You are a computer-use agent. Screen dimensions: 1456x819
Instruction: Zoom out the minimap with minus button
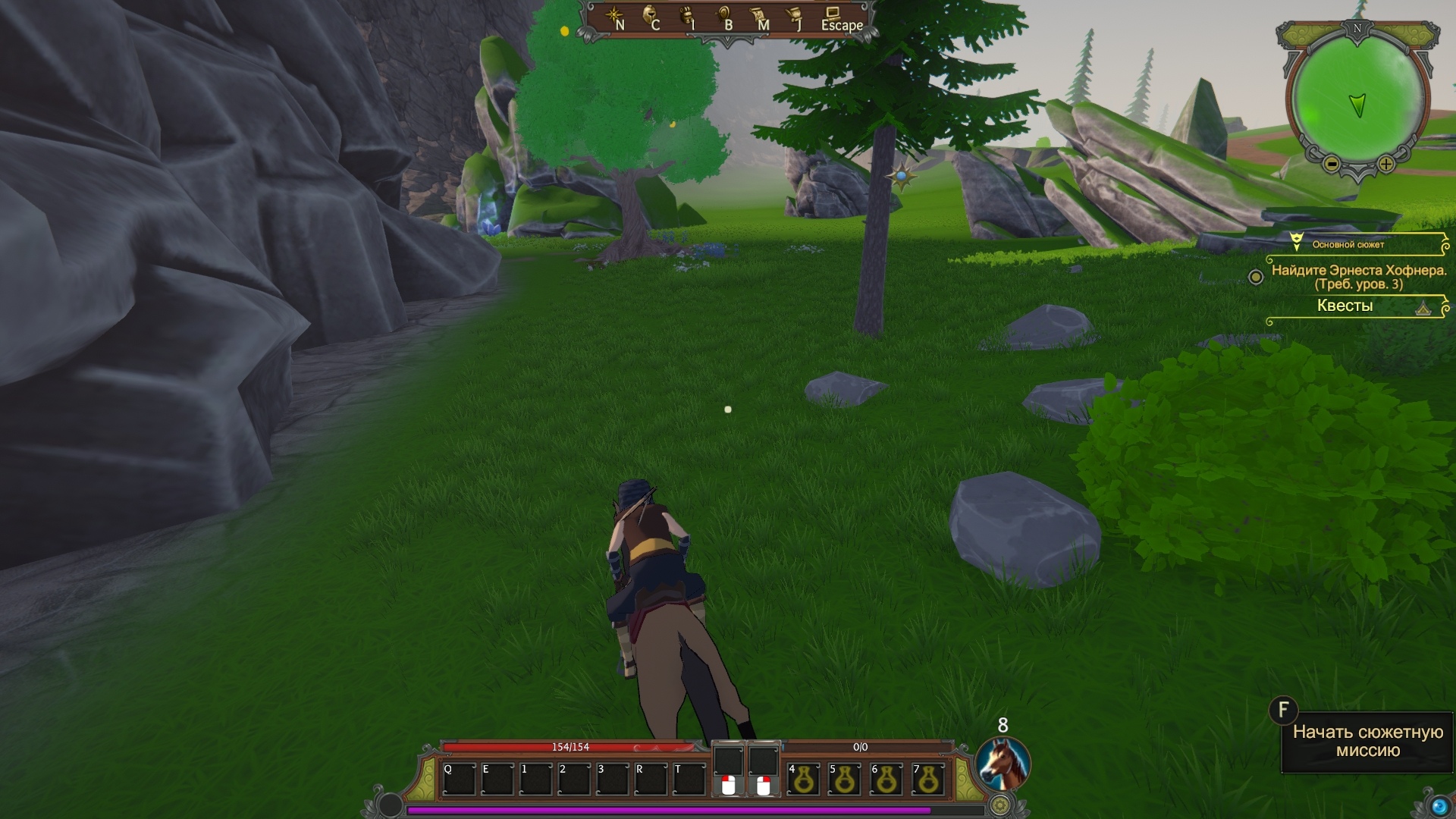[1332, 164]
